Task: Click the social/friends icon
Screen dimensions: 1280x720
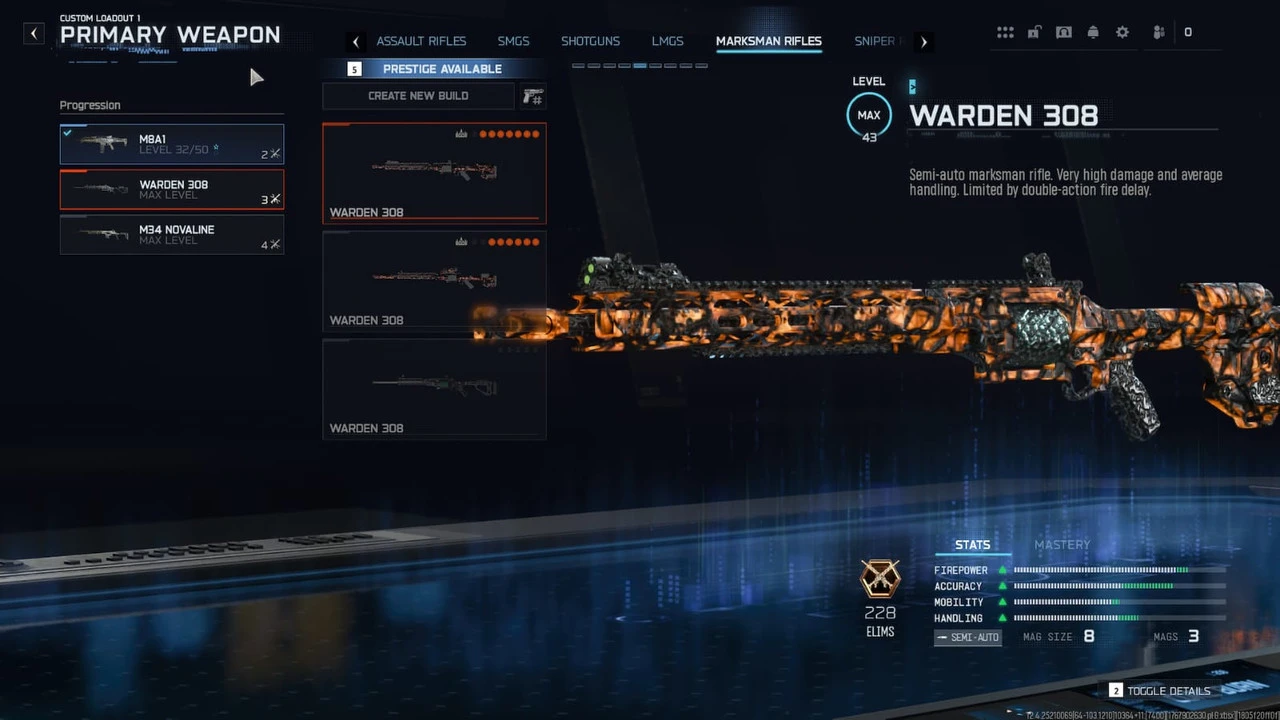Action: tap(1157, 31)
